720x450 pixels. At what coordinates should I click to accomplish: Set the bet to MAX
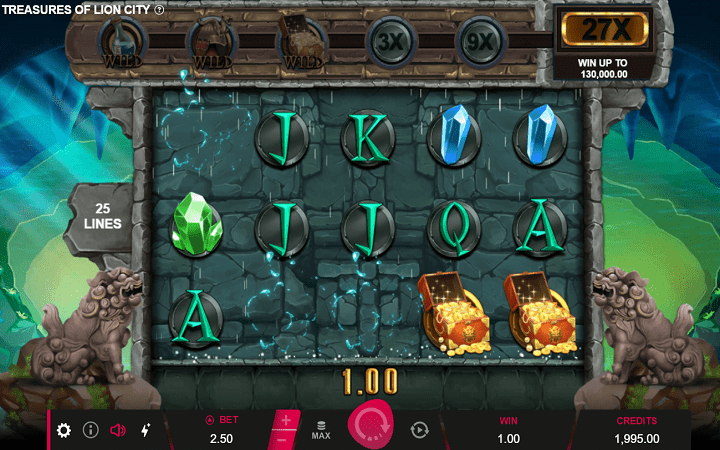tap(321, 430)
